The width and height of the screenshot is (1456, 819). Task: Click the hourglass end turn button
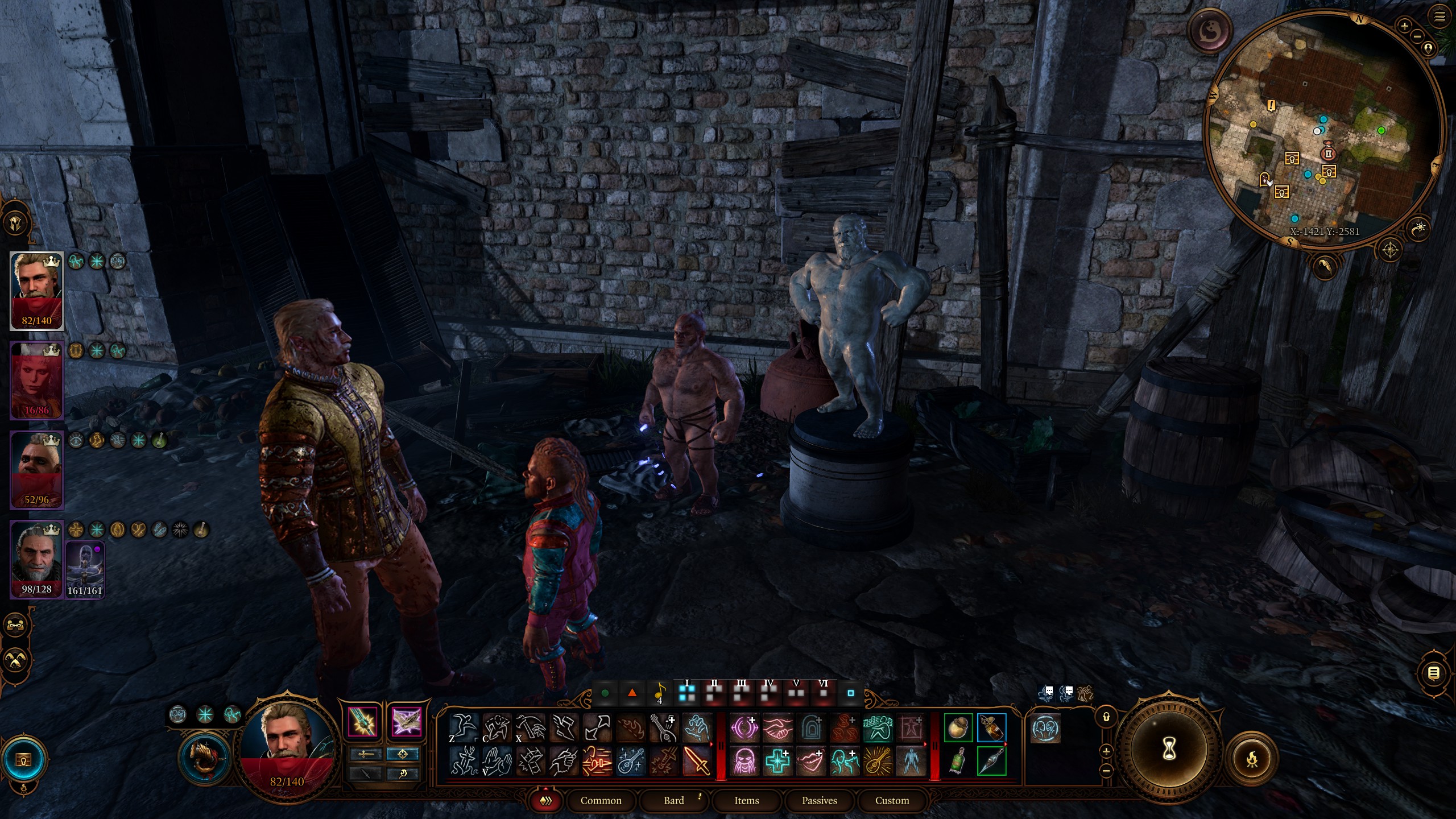[1169, 750]
